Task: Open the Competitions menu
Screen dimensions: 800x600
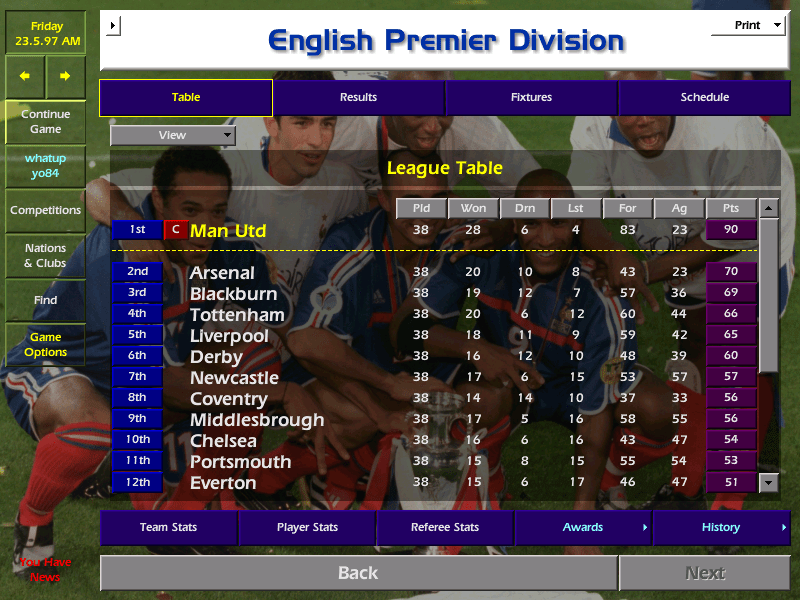Action: (x=45, y=210)
